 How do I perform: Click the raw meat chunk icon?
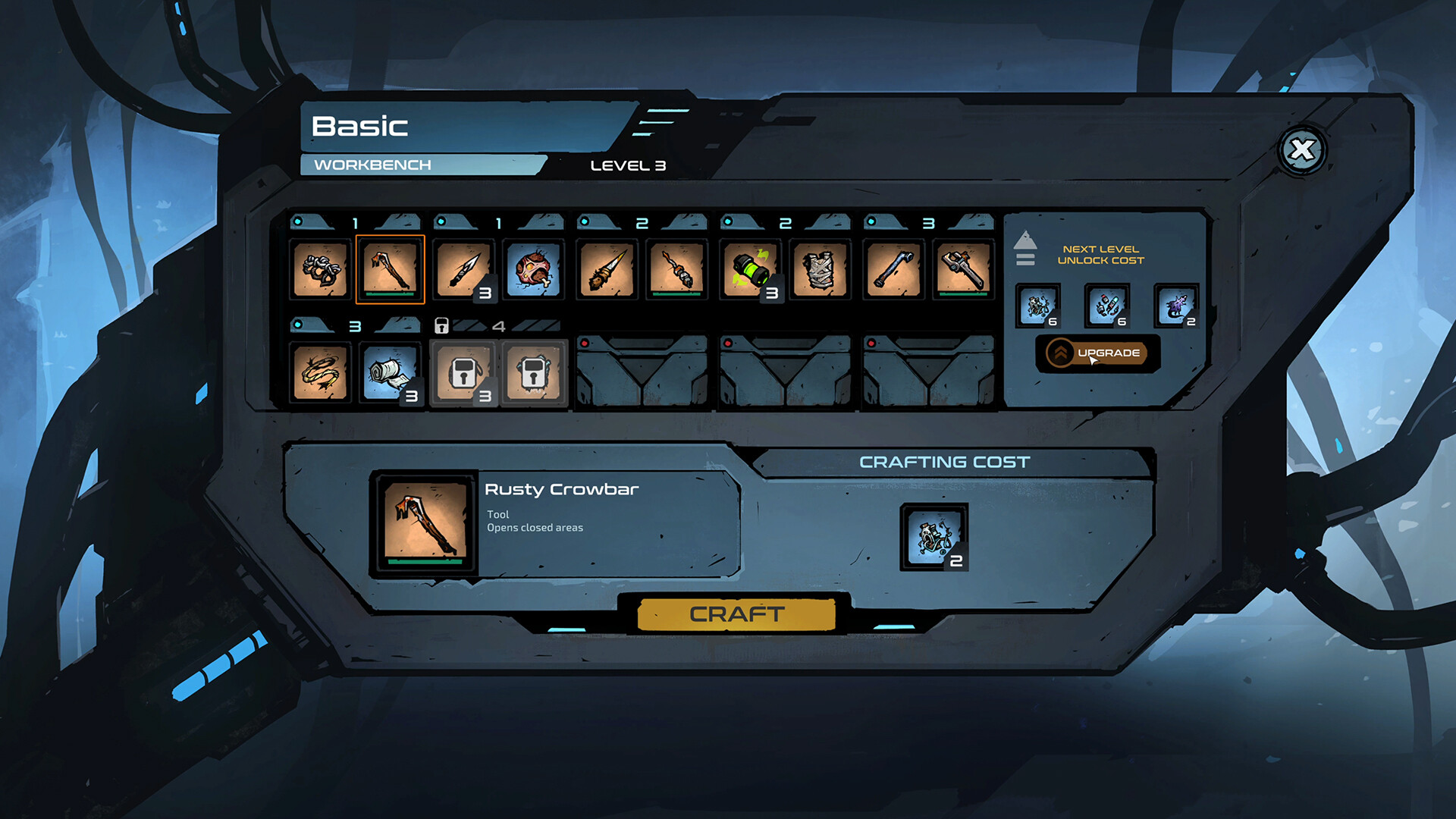pos(534,269)
